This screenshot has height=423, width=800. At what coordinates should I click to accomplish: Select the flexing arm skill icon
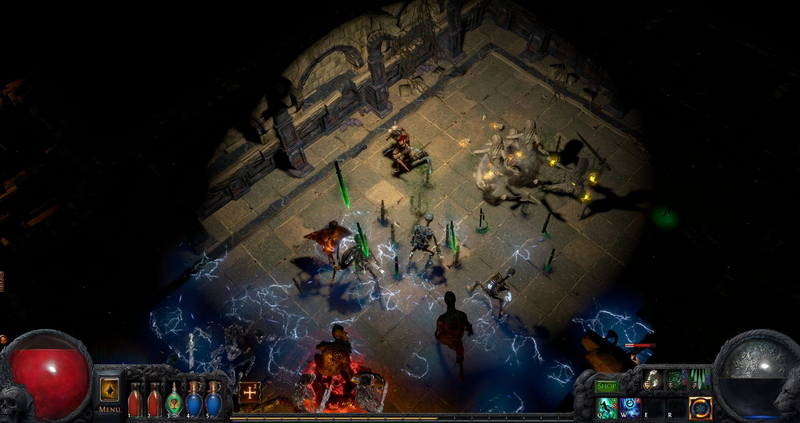tap(653, 380)
